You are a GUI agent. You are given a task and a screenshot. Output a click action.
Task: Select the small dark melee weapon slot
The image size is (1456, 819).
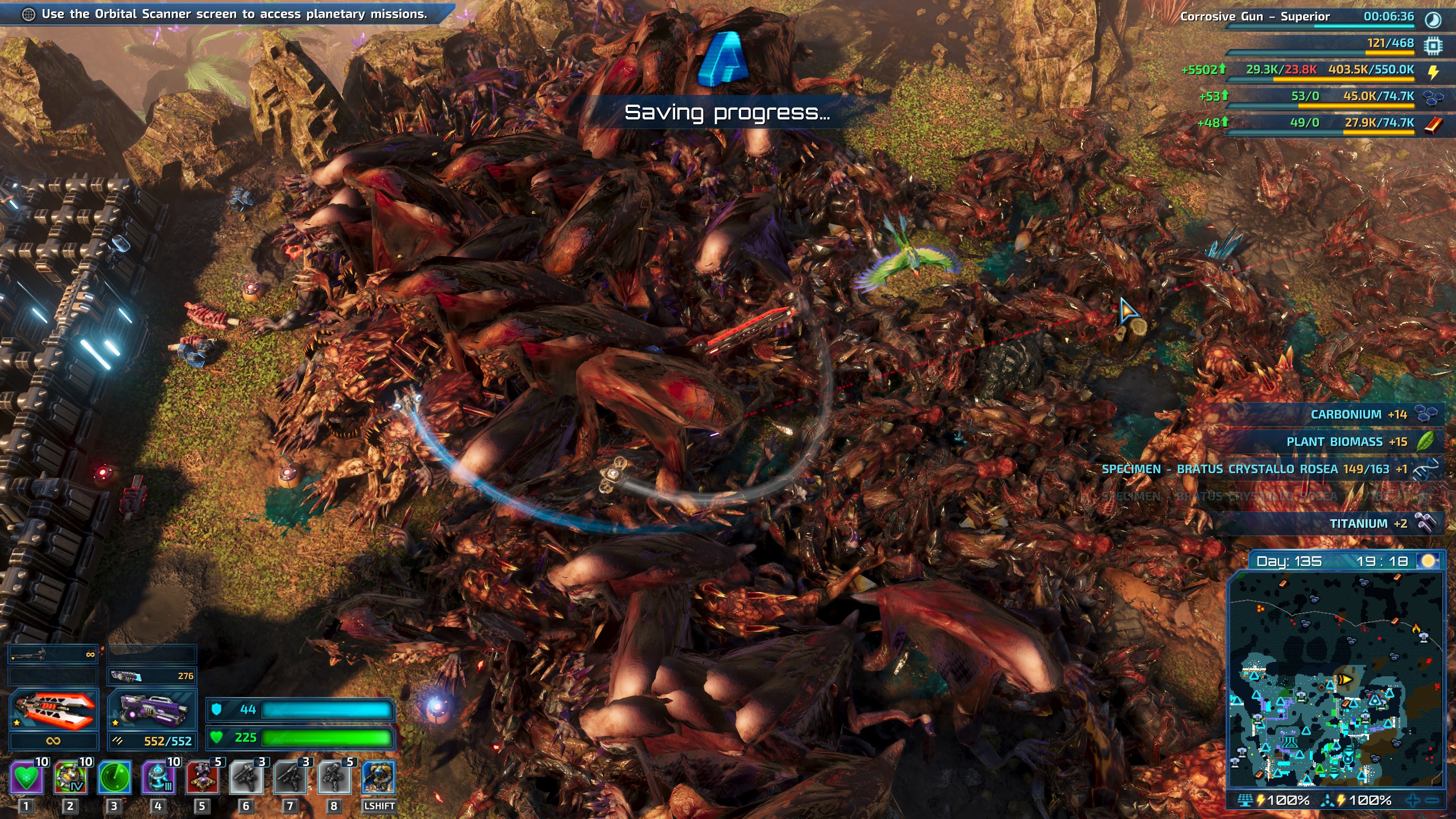[53, 655]
